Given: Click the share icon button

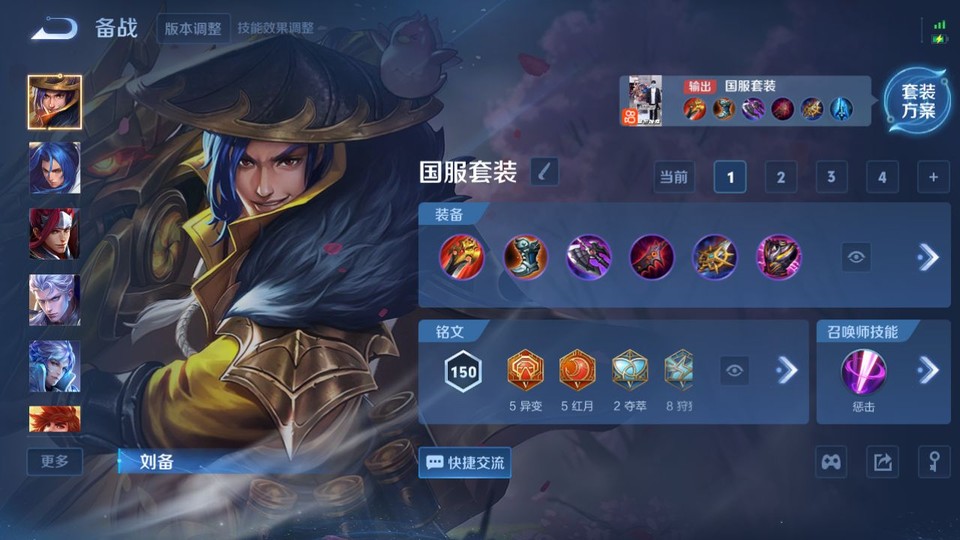Looking at the screenshot, I should pos(882,462).
